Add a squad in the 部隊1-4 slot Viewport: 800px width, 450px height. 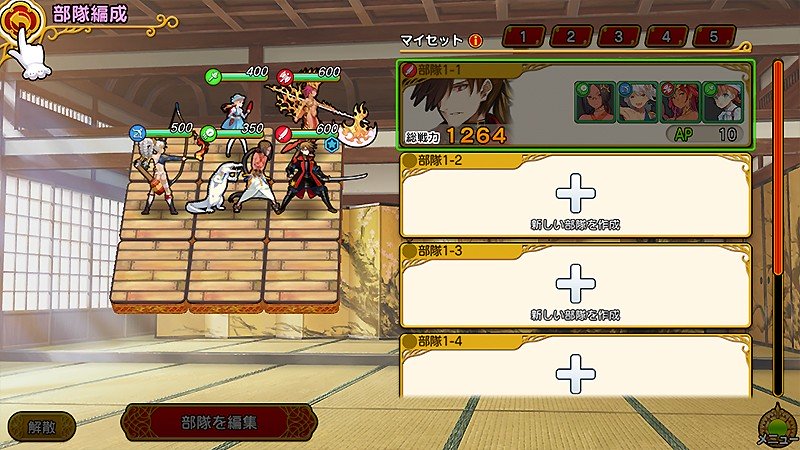575,374
